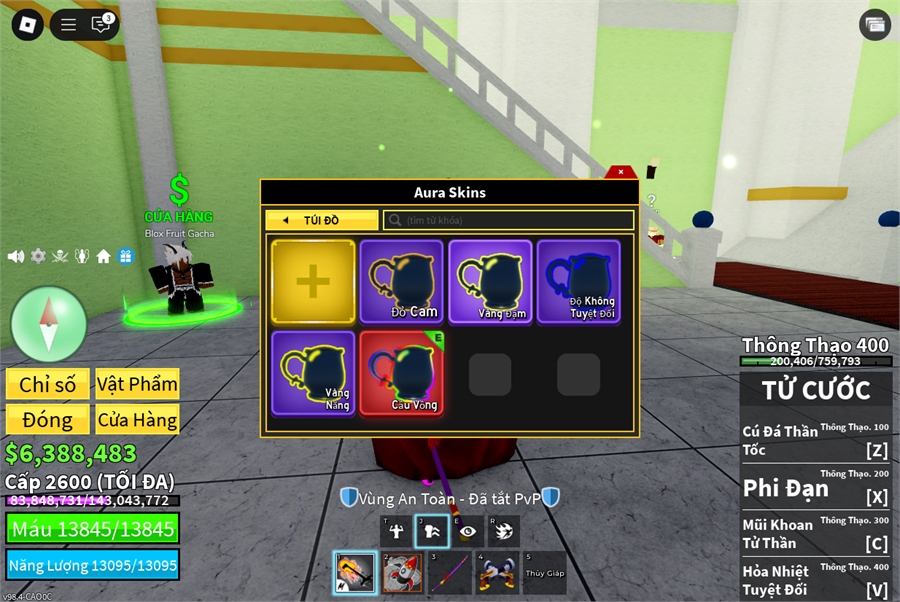900x602 pixels.
Task: Equip the purple sword hotbar slot
Action: [450, 573]
